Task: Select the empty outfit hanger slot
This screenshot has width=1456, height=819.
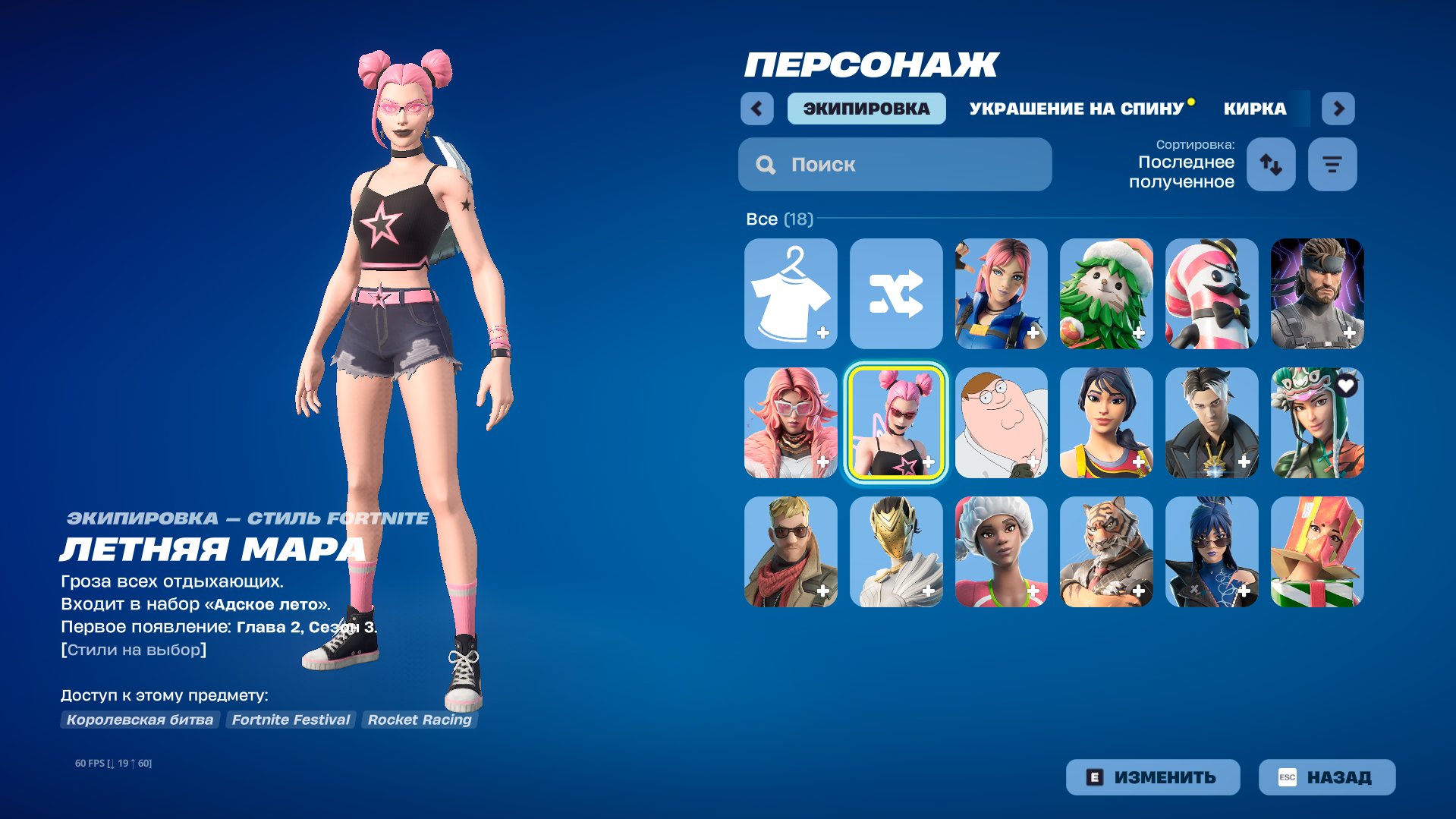Action: tap(791, 294)
